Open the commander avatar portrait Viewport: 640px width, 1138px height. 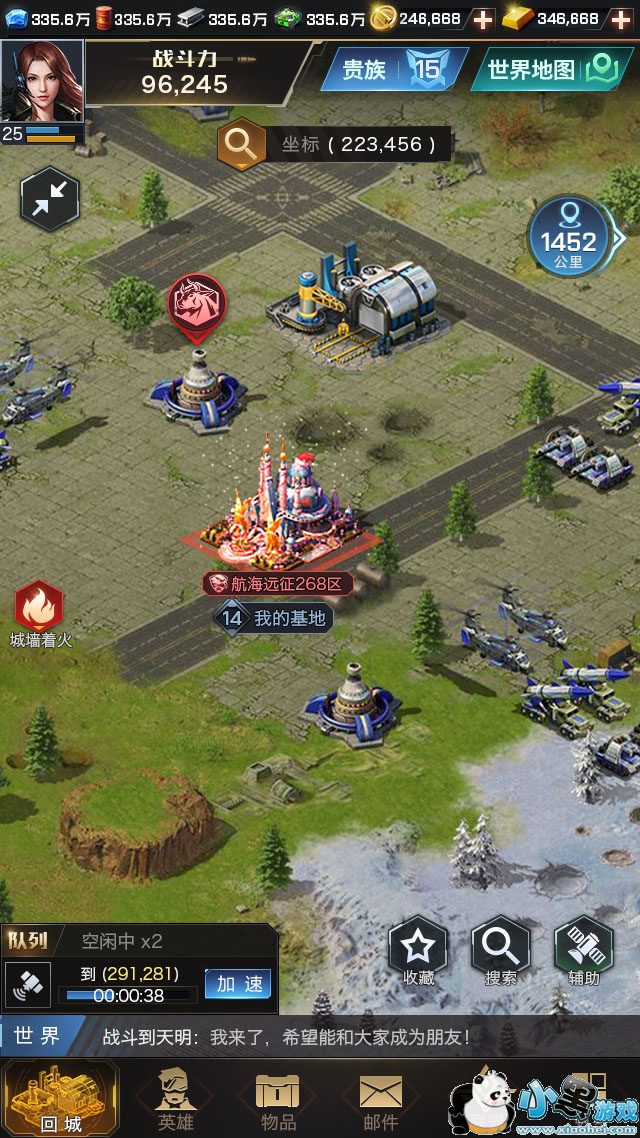pos(42,80)
